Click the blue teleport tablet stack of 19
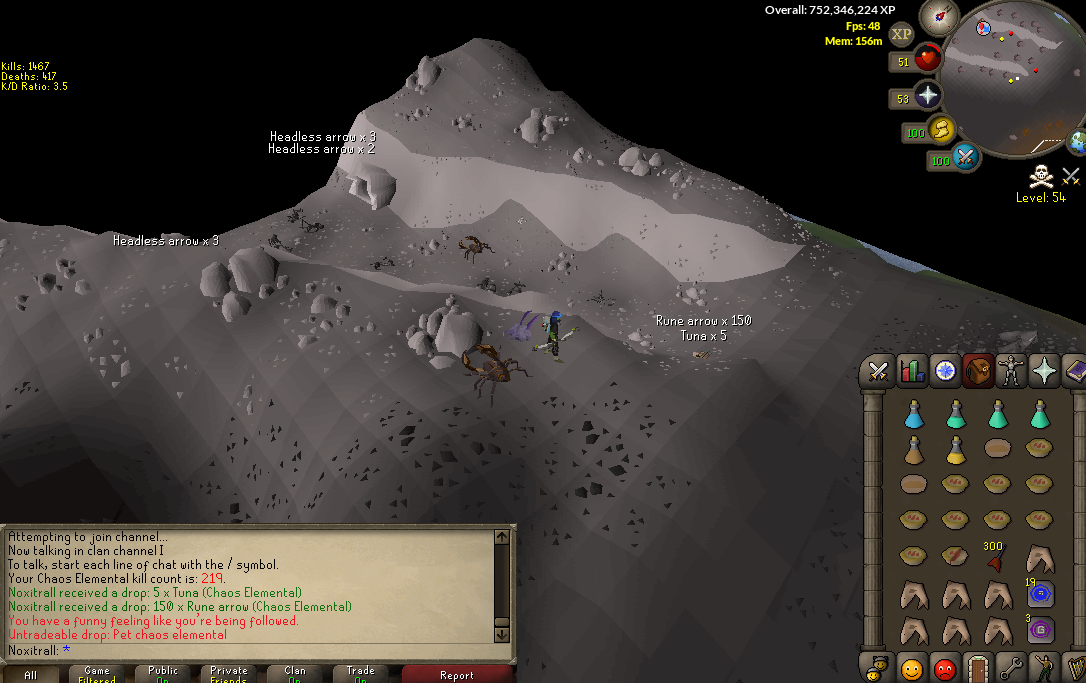 pos(1040,593)
